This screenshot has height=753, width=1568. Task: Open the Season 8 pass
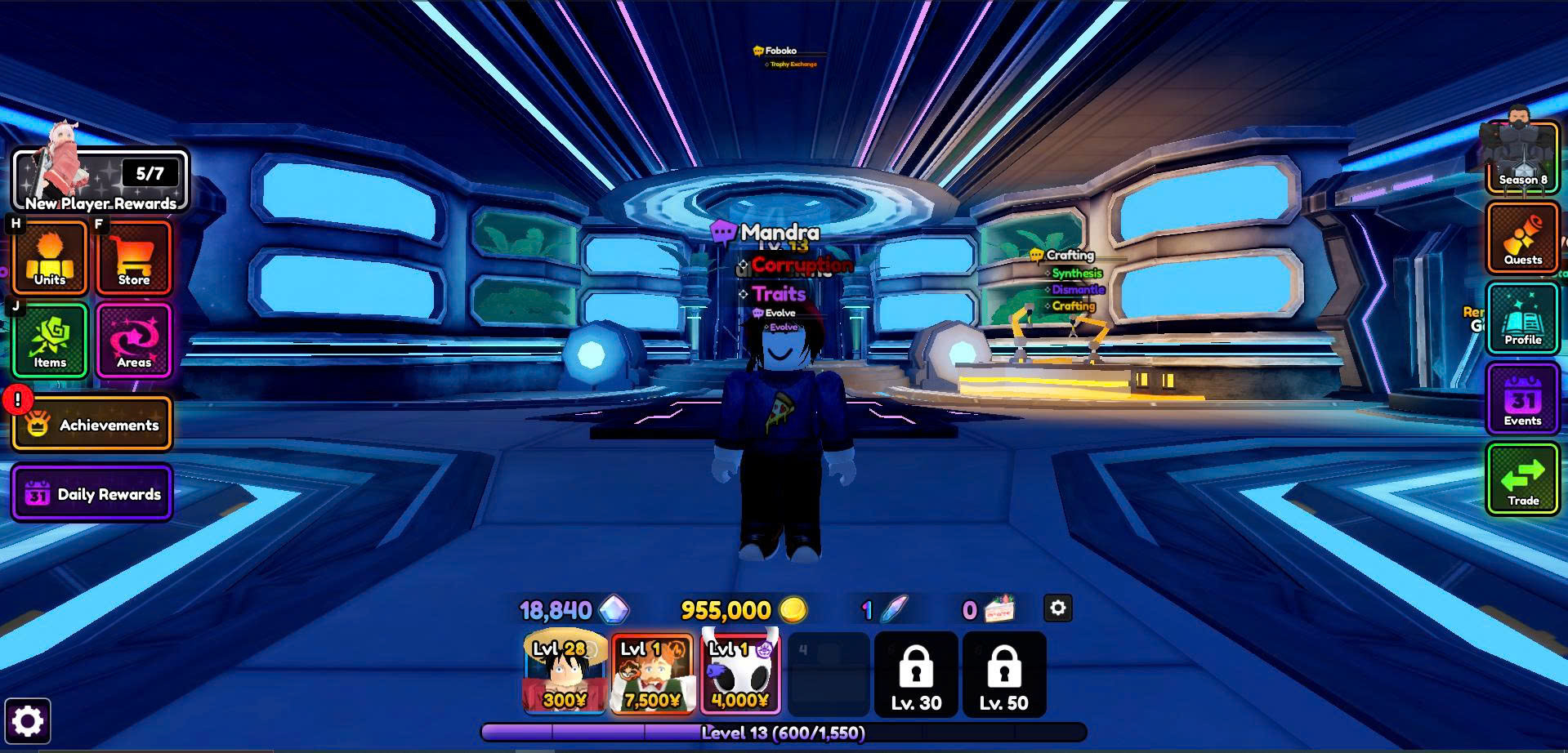[x=1522, y=158]
